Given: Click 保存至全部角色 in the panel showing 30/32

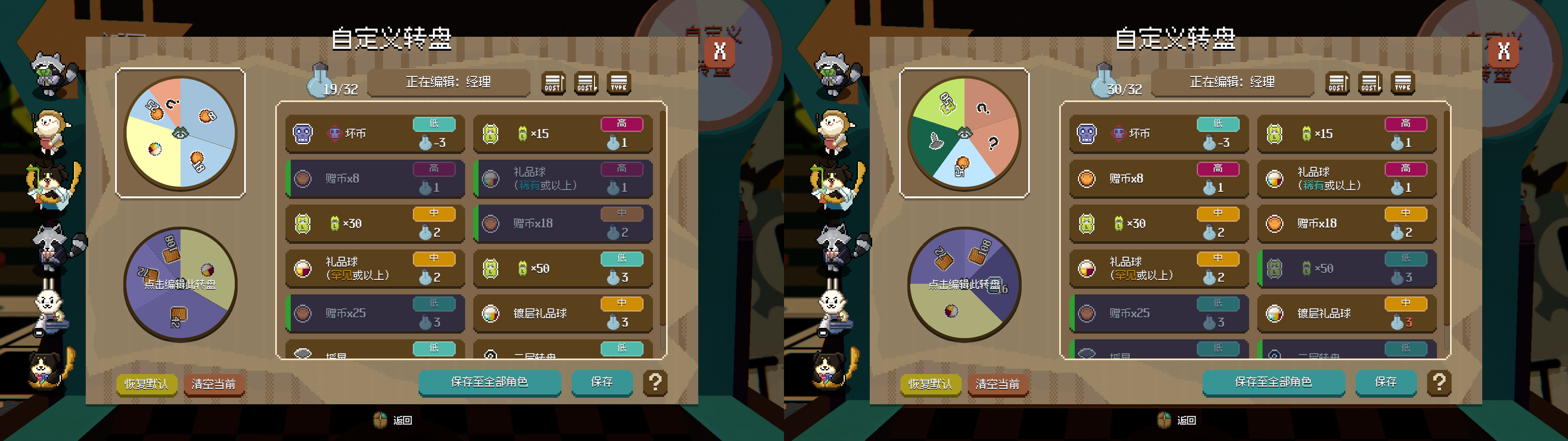Looking at the screenshot, I should click(x=1273, y=382).
